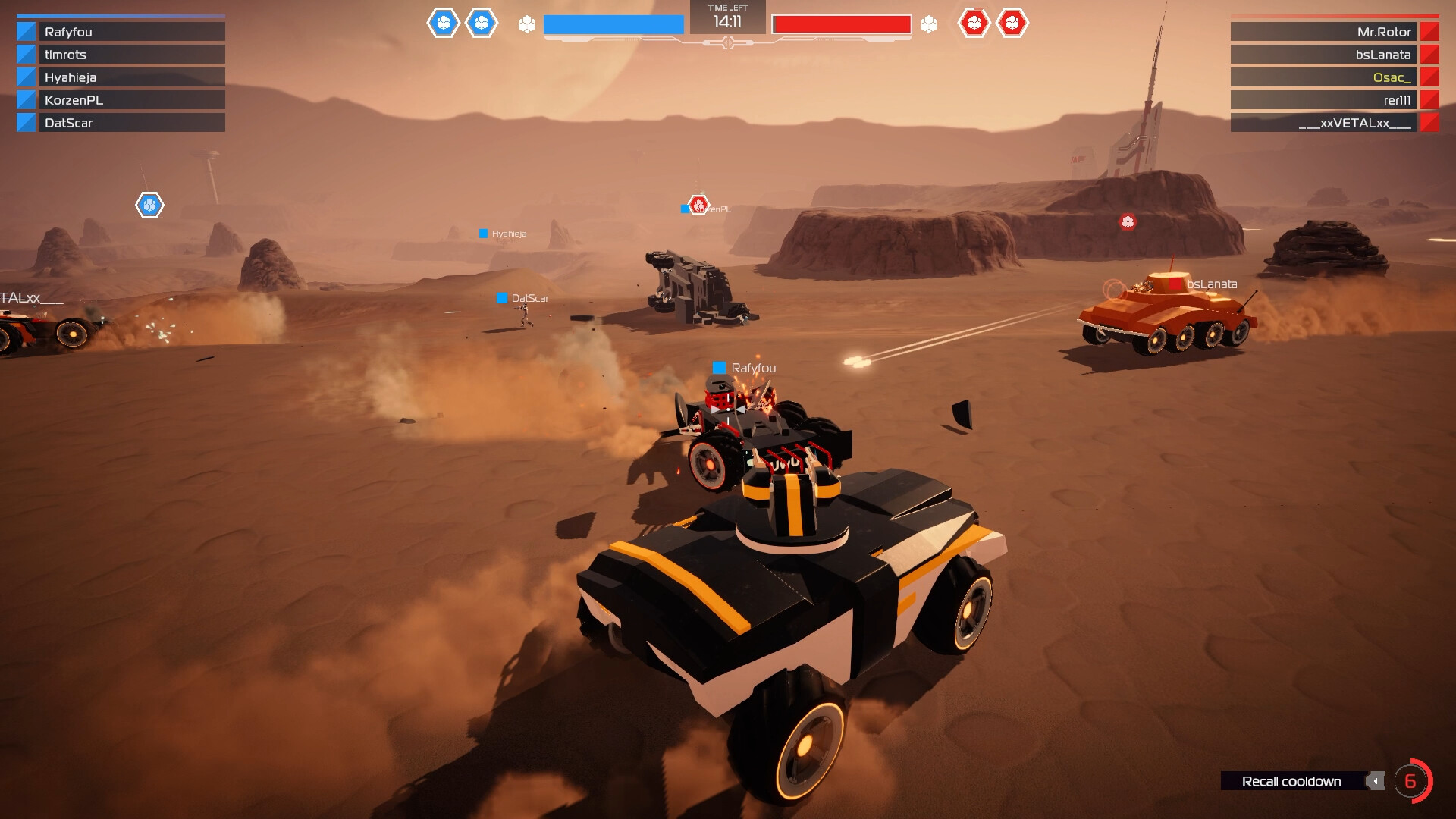This screenshot has height=819, width=1456.
Task: Collapse the Recall cooldown bar via its arrow
Action: 1376,781
